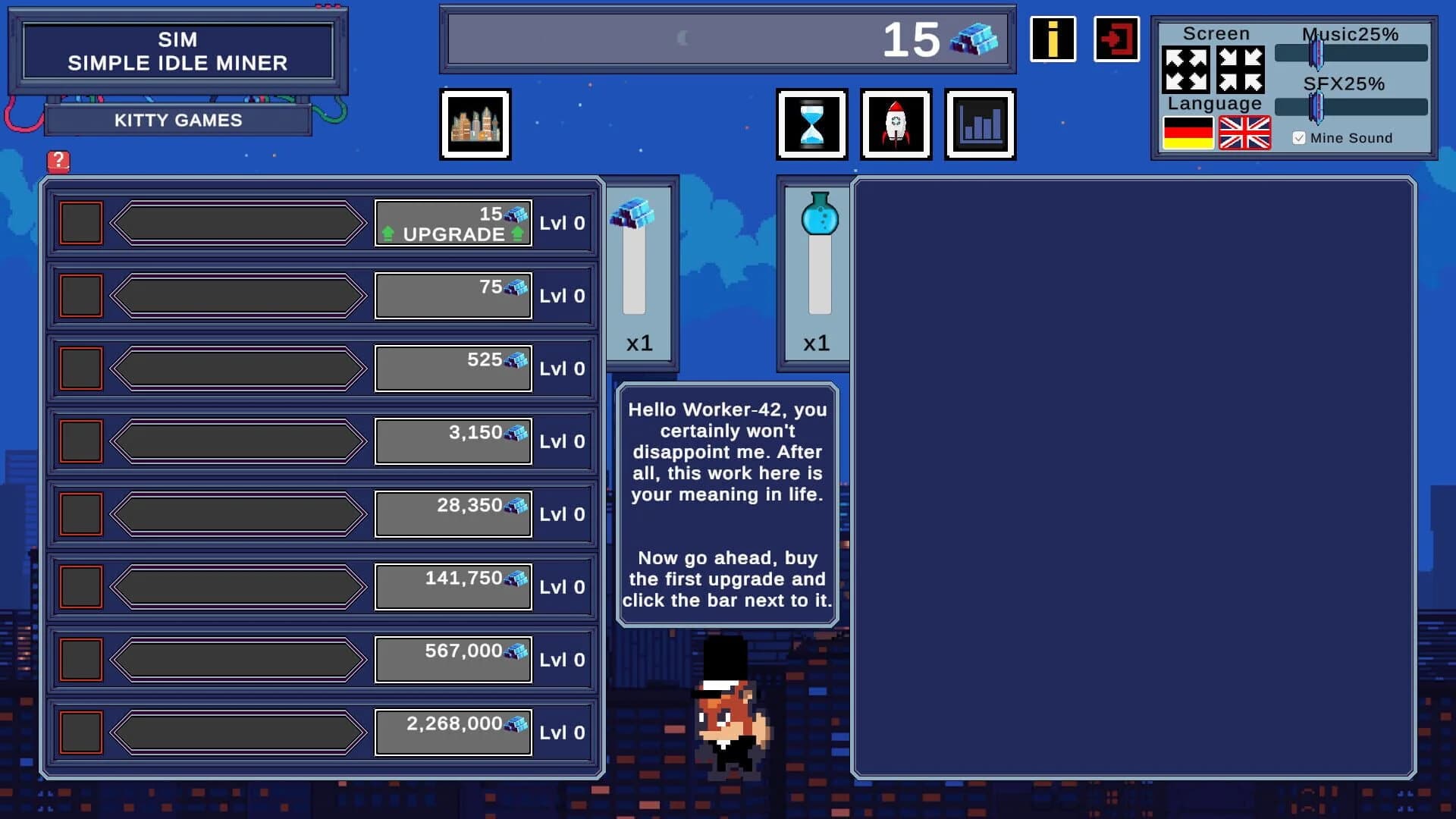Open the city view icon
Image resolution: width=1456 pixels, height=819 pixels.
point(475,124)
